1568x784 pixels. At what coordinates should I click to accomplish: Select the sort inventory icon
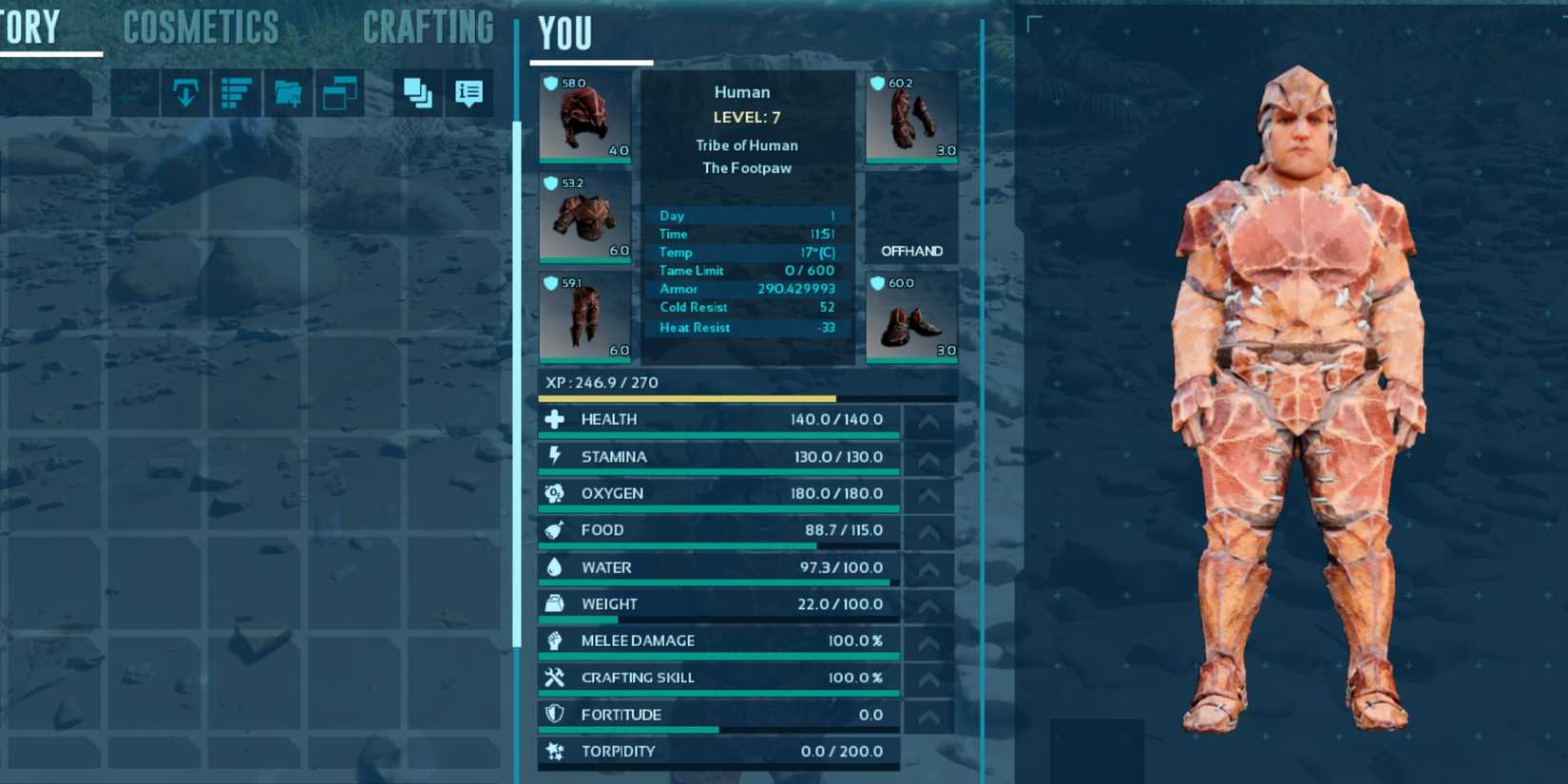(x=237, y=93)
